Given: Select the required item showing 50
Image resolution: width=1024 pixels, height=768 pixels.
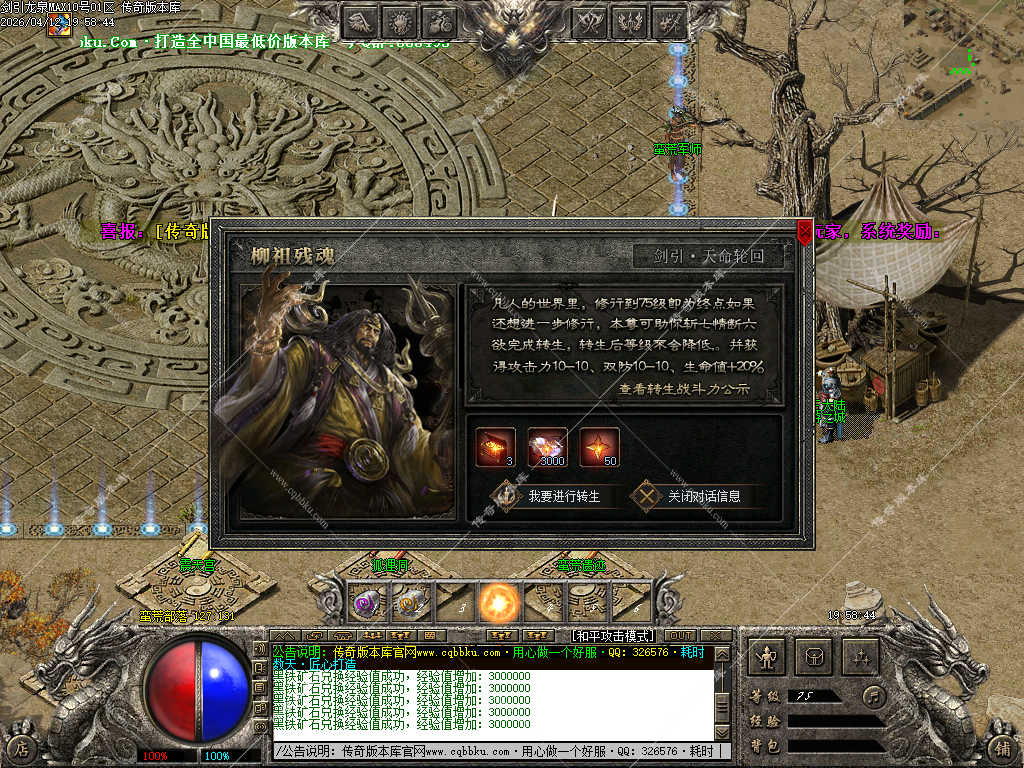Looking at the screenshot, I should click(x=599, y=446).
